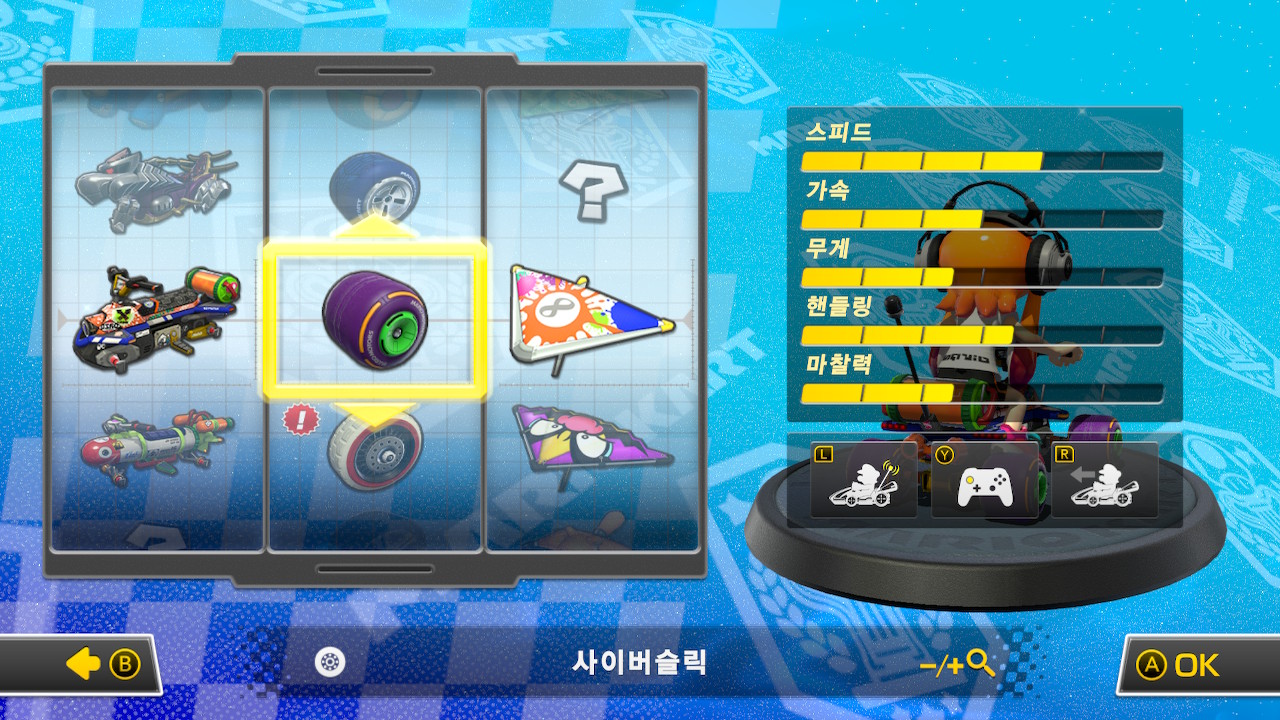The width and height of the screenshot is (1280, 720).
Task: Toggle smart steering with the L kart icon
Action: pyautogui.click(x=862, y=480)
